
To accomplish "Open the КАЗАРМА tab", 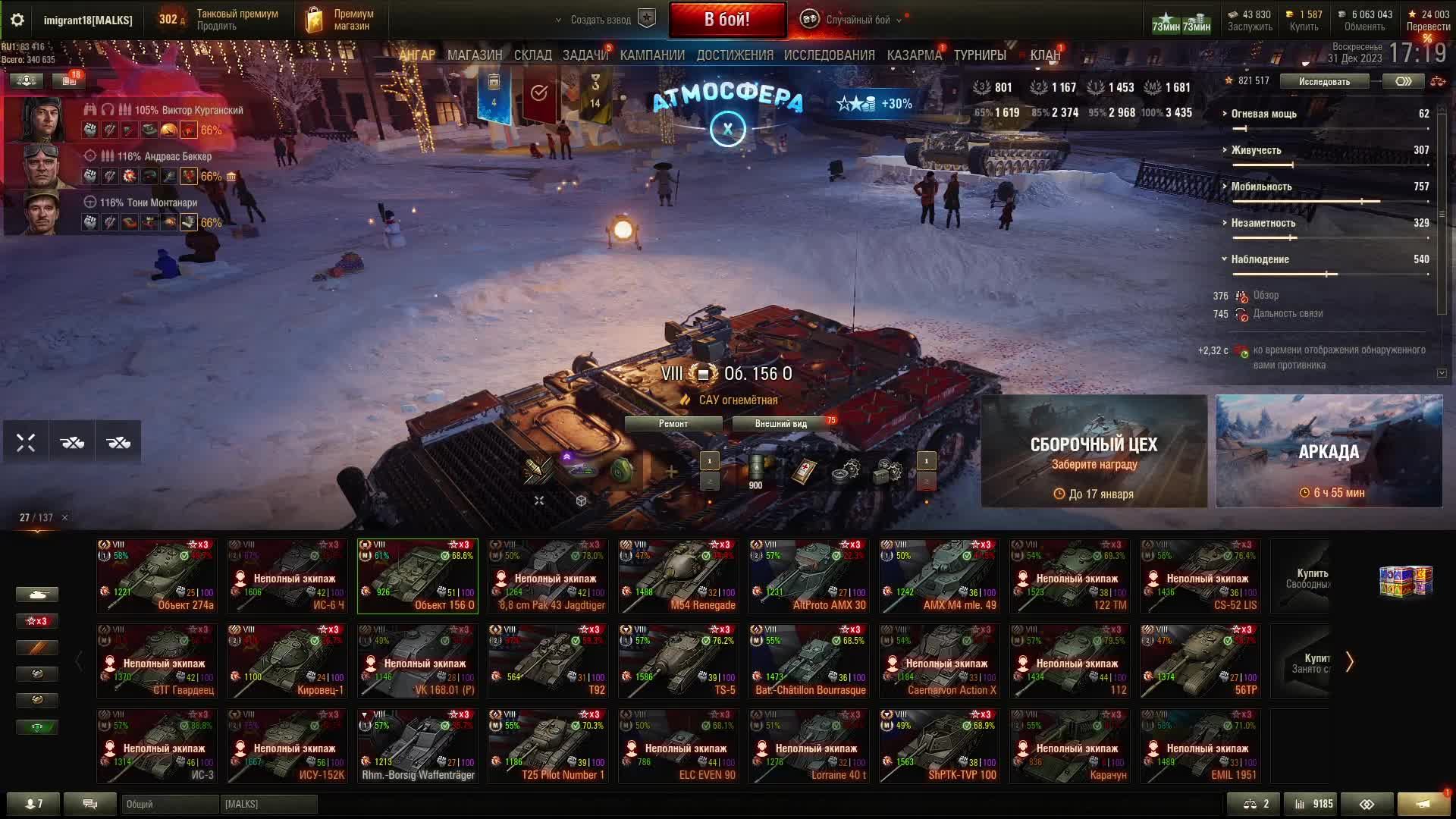I will (914, 55).
